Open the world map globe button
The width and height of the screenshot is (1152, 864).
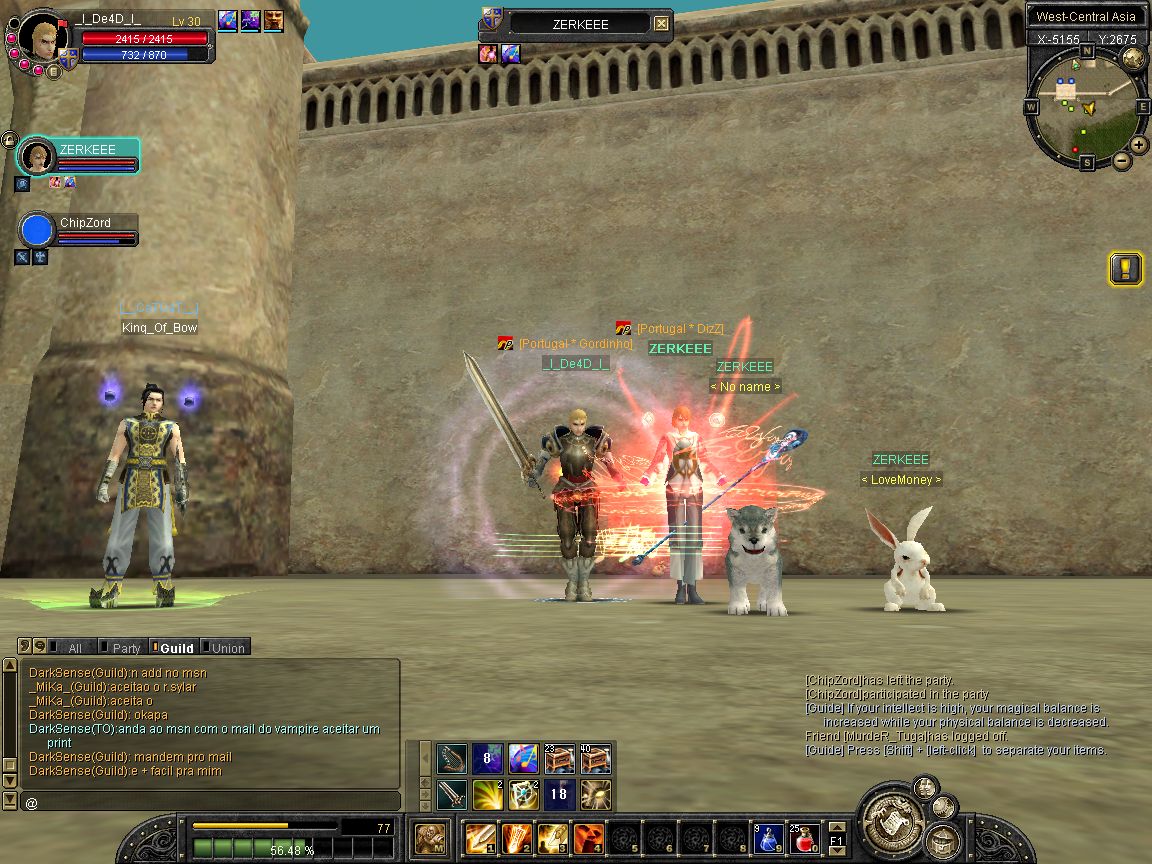1133,58
